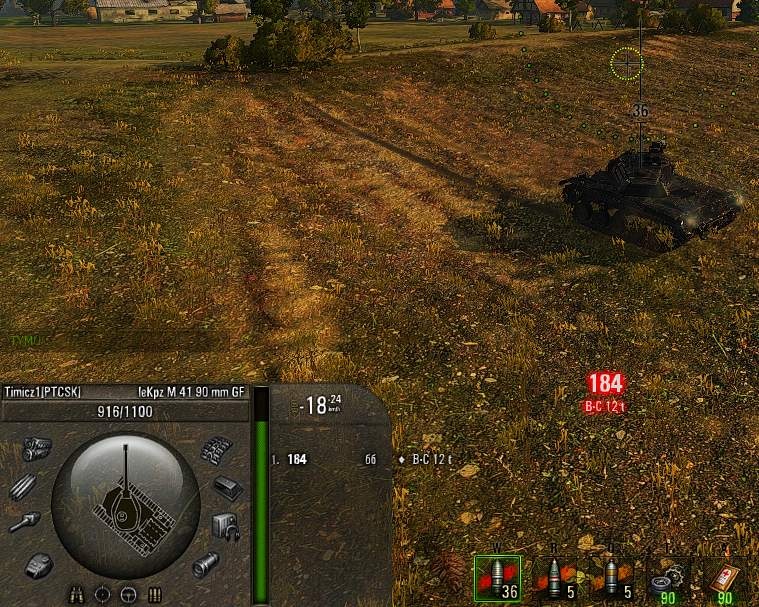Click the B-C 12 t damage log entry
The height and width of the screenshot is (607, 759).
[x=432, y=459]
